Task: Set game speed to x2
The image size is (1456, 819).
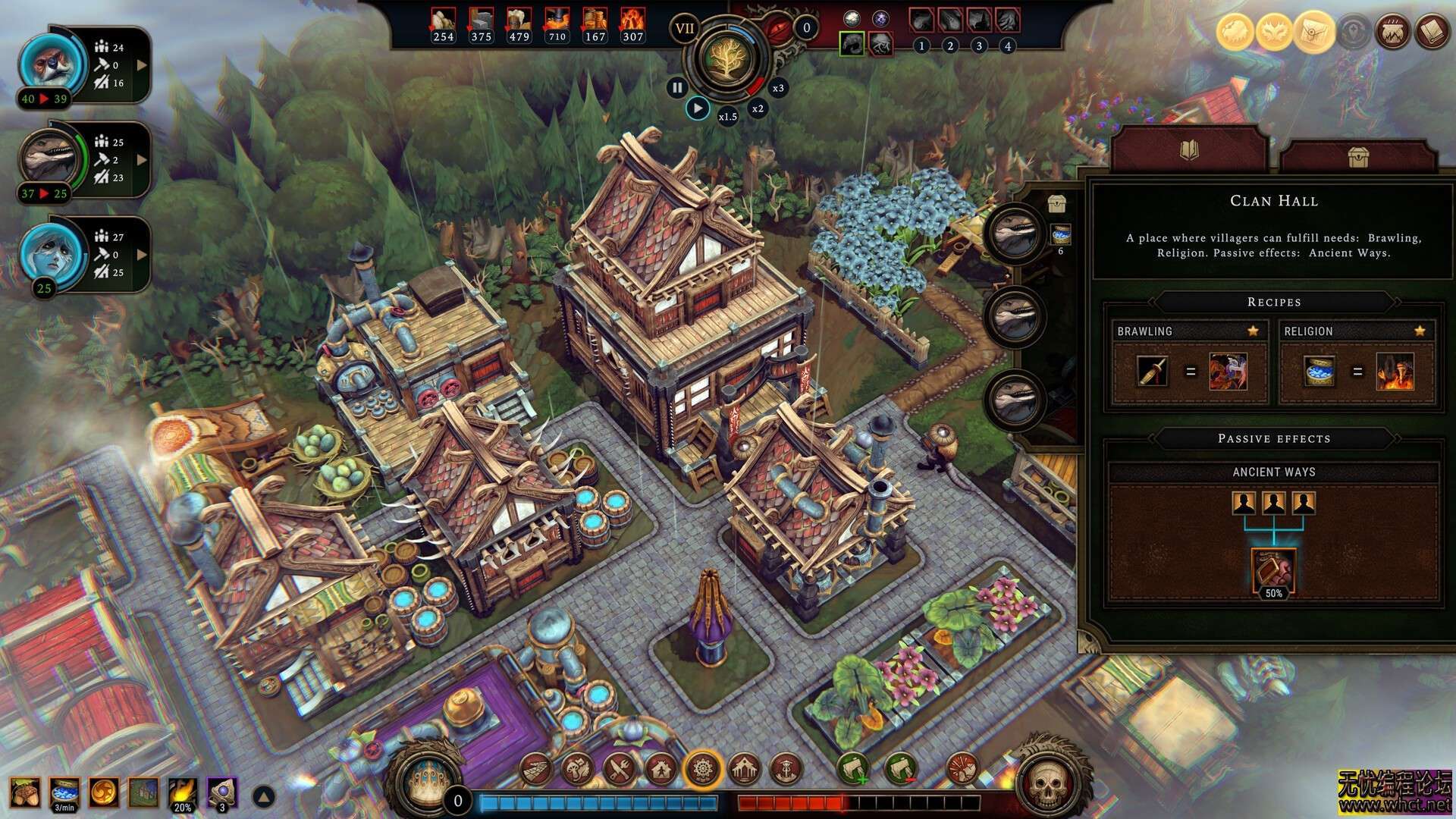Action: [x=757, y=108]
